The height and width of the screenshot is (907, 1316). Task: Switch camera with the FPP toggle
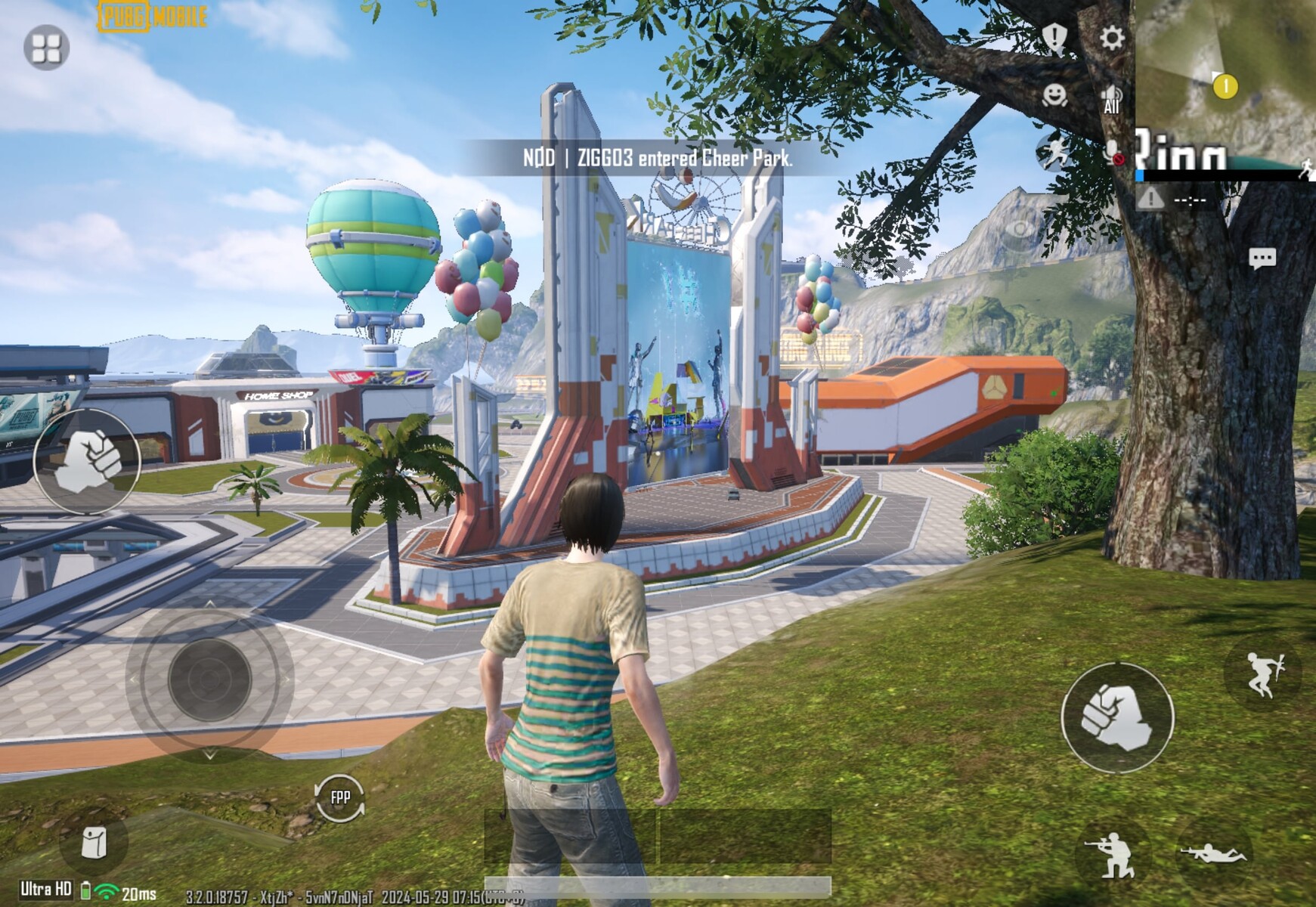pos(340,797)
